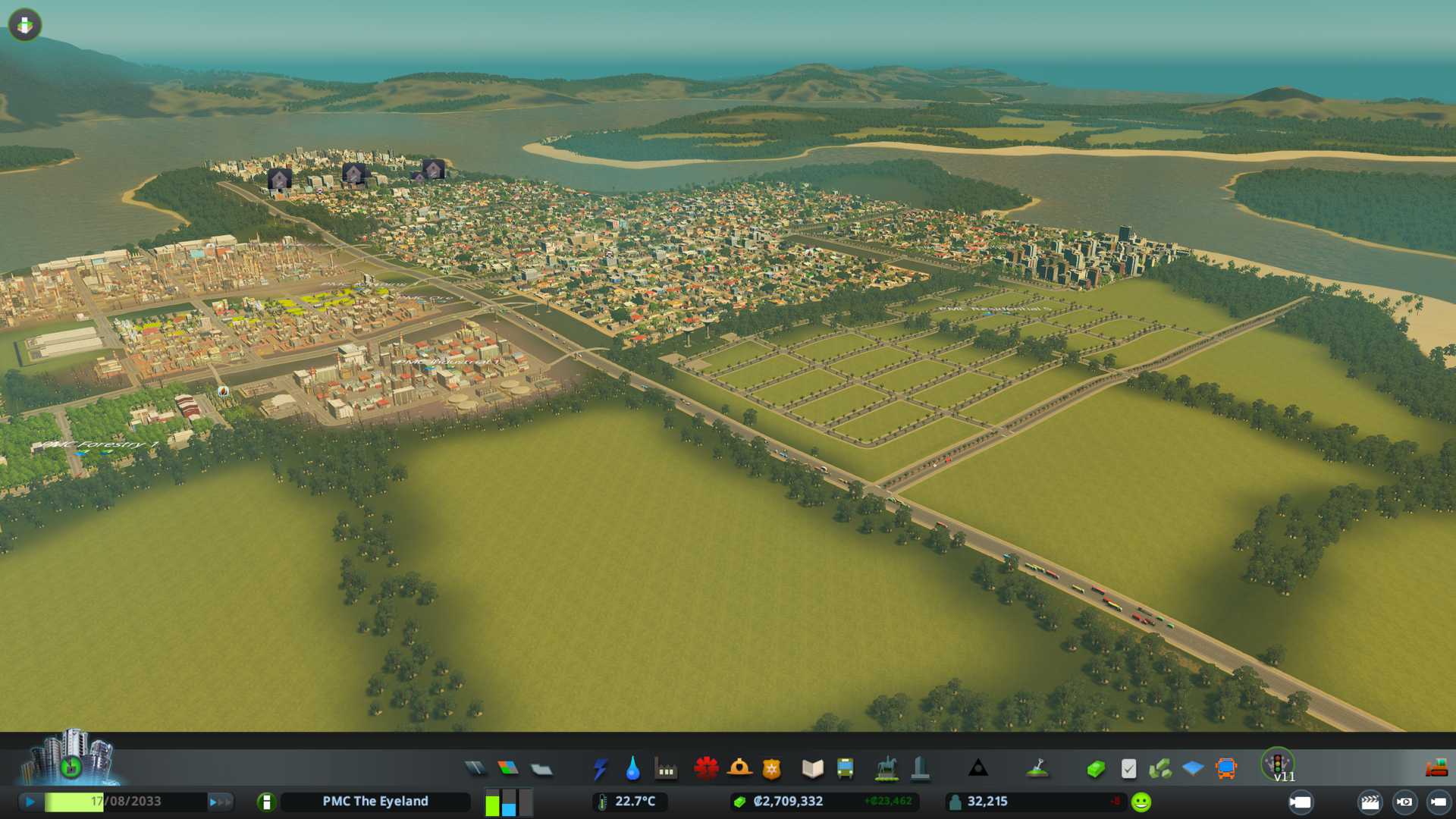Image resolution: width=1456 pixels, height=819 pixels.
Task: Open the Public Transport bus menu
Action: pos(845,769)
